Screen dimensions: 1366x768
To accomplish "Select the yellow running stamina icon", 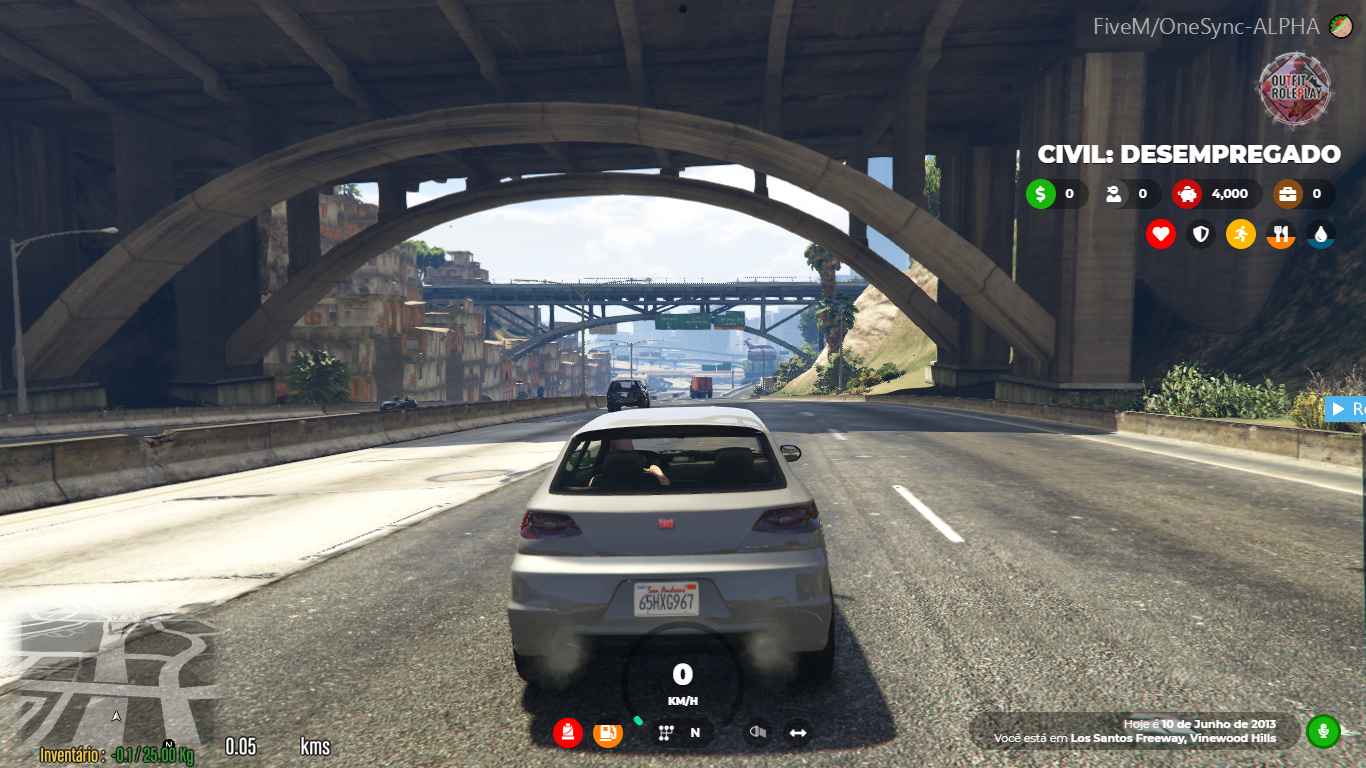I will [1241, 235].
